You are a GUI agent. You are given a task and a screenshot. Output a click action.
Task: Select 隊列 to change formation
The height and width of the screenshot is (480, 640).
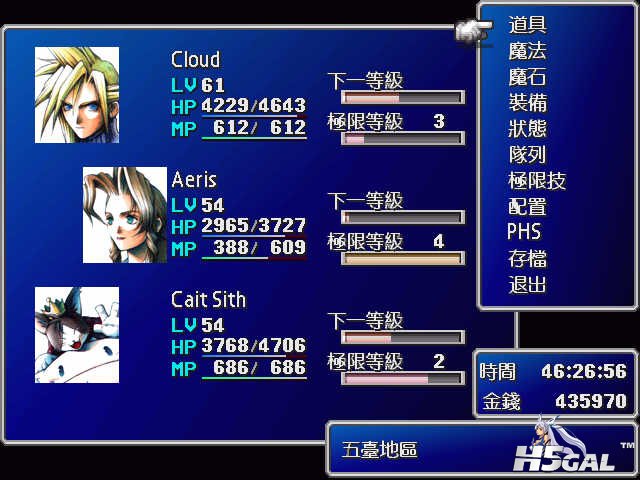[527, 155]
